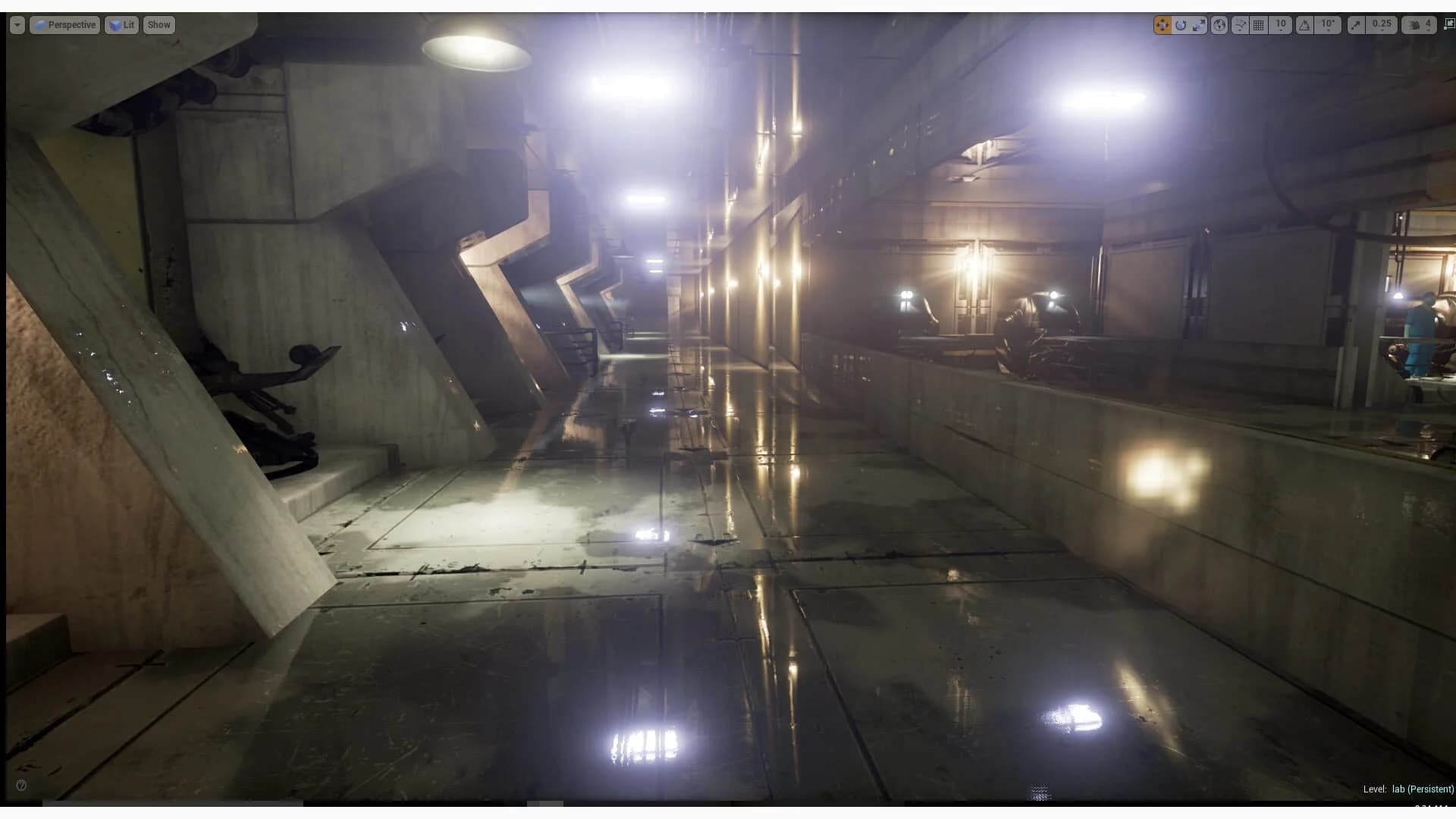Image resolution: width=1456 pixels, height=819 pixels.
Task: Open the viewport options arrow dropdown
Action: tap(16, 24)
